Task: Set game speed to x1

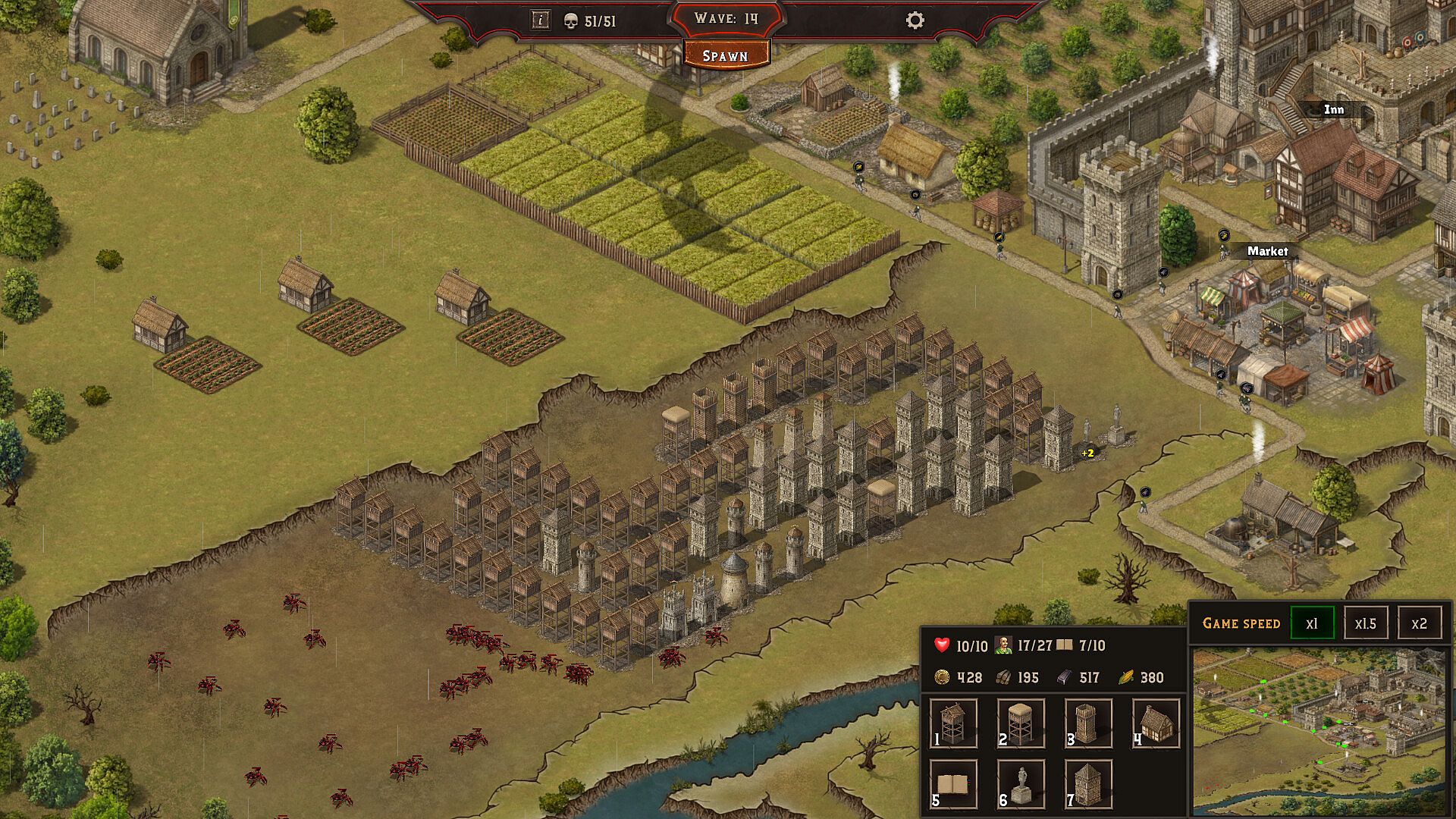Action: click(x=1312, y=623)
